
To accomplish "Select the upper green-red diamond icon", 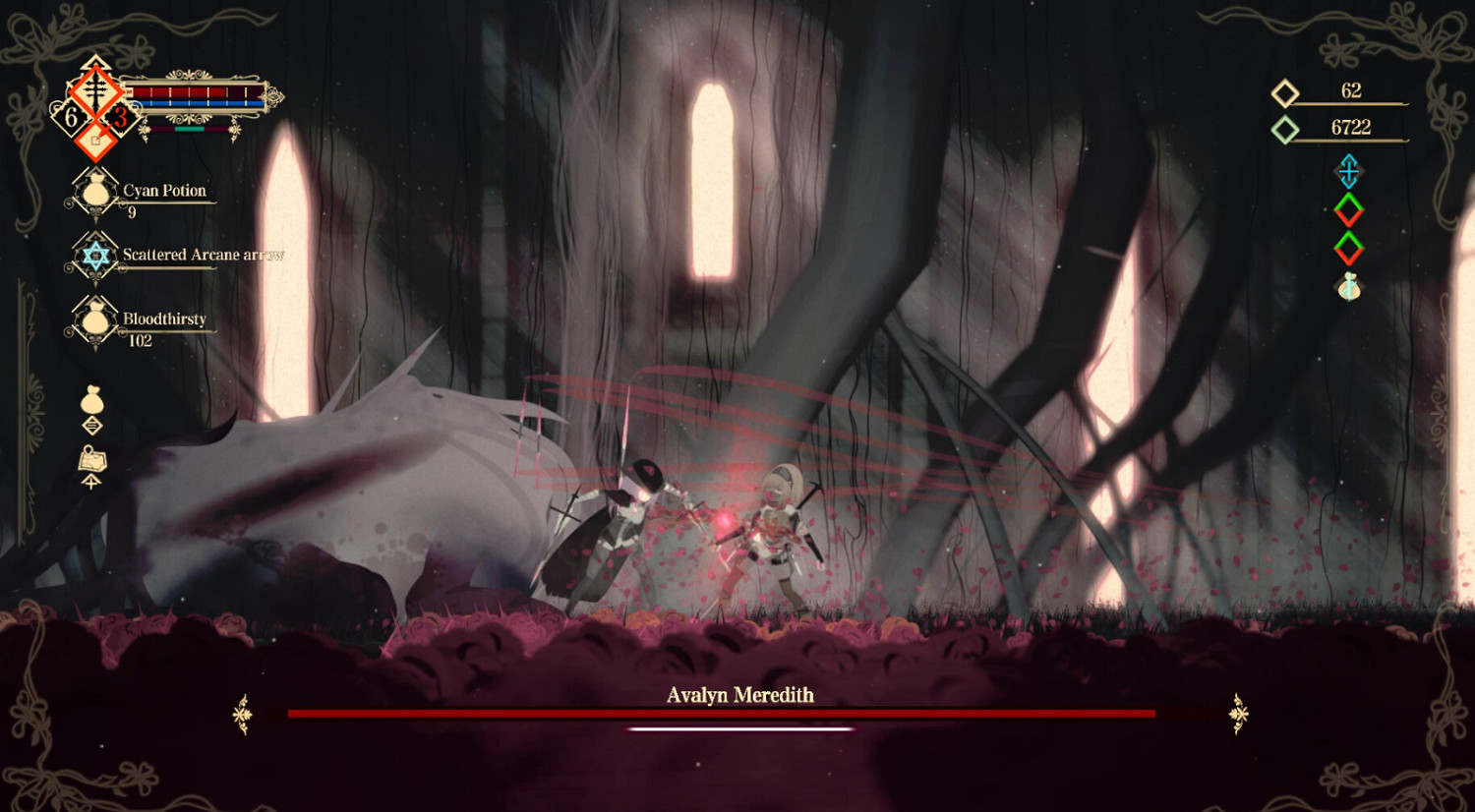I will point(1347,209).
